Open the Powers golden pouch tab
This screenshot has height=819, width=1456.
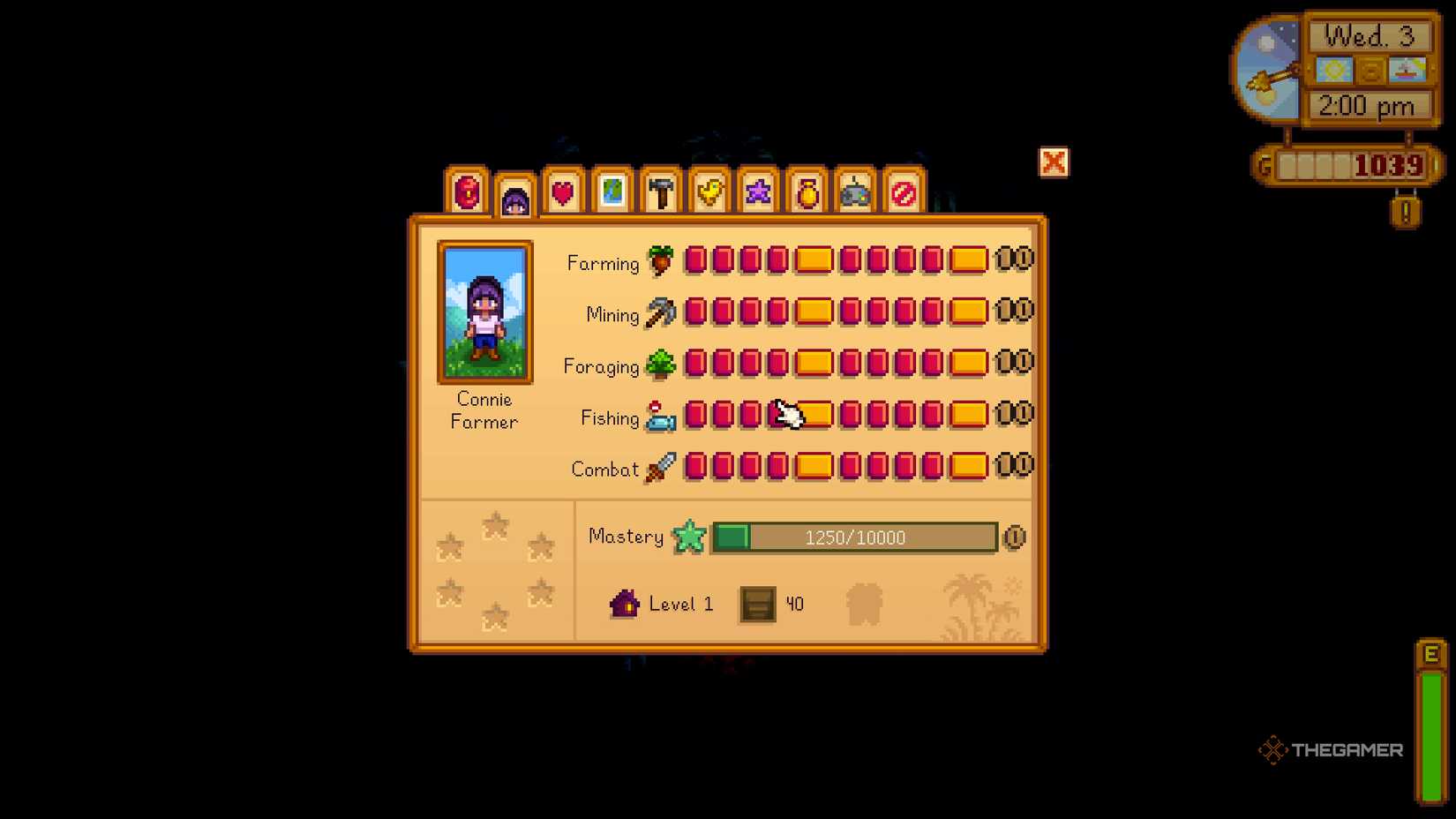(x=806, y=190)
